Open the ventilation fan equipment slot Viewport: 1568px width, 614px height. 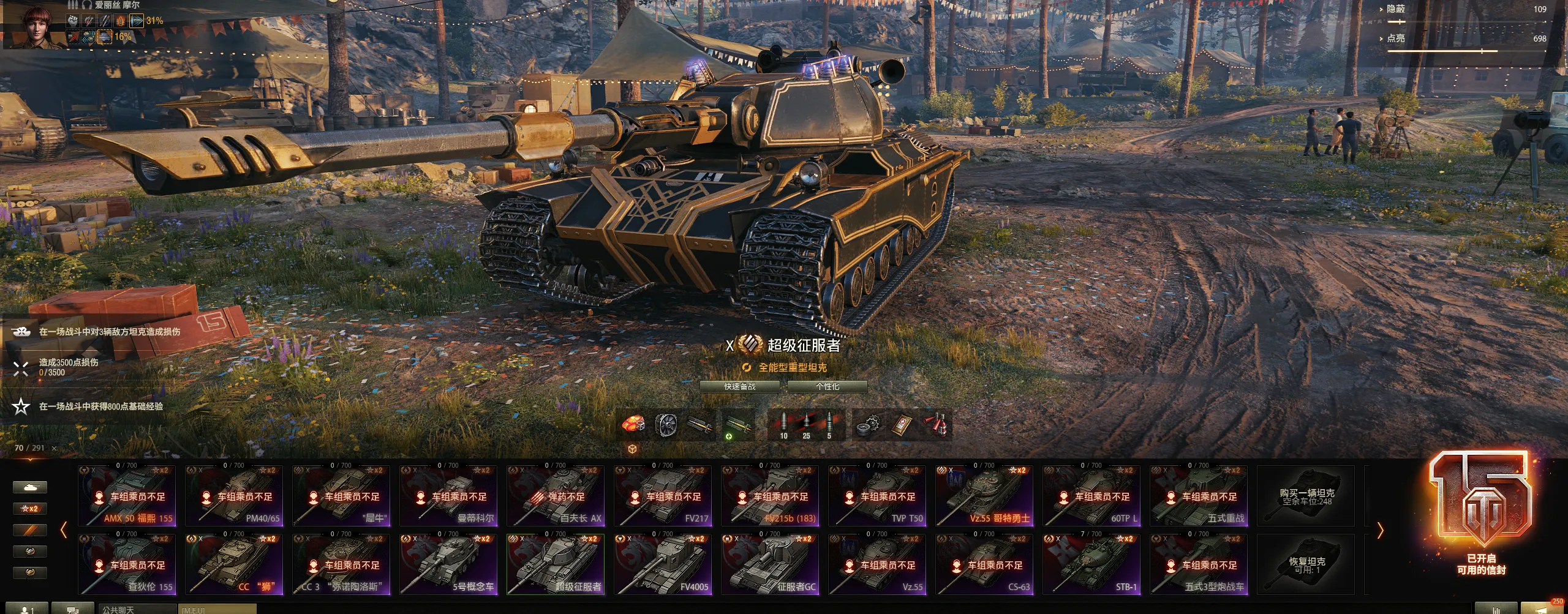point(666,425)
